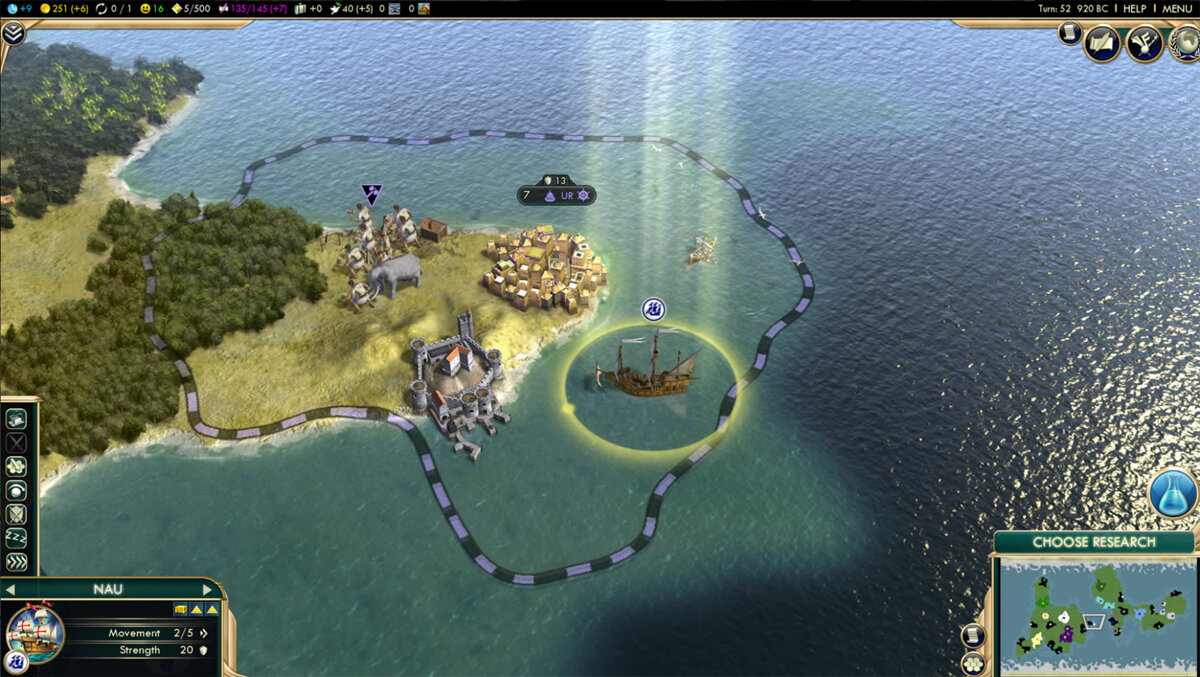Click the scroll icon beside the minimap
This screenshot has height=677, width=1200.
click(972, 636)
